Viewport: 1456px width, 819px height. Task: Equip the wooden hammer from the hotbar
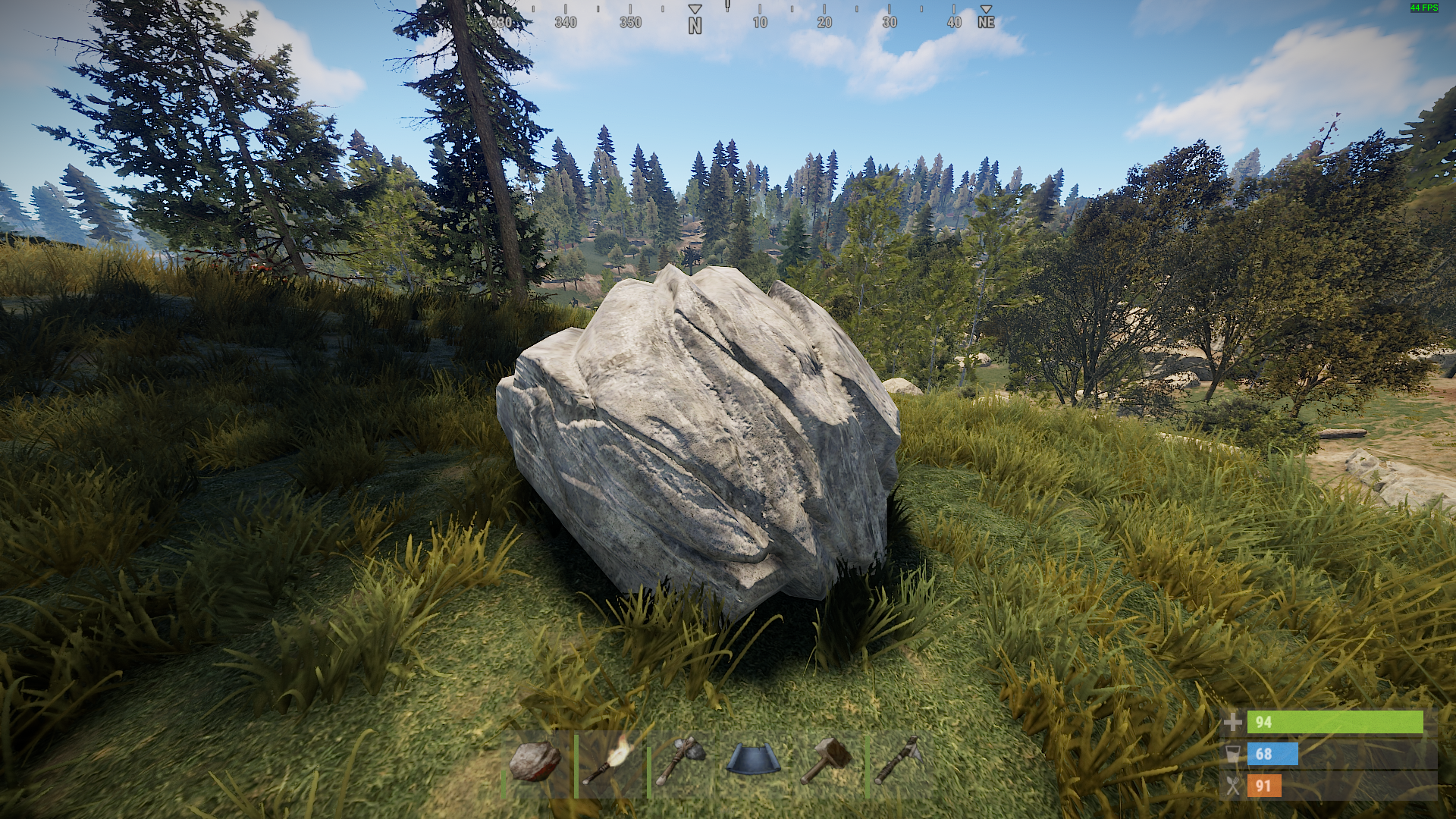coord(827,762)
